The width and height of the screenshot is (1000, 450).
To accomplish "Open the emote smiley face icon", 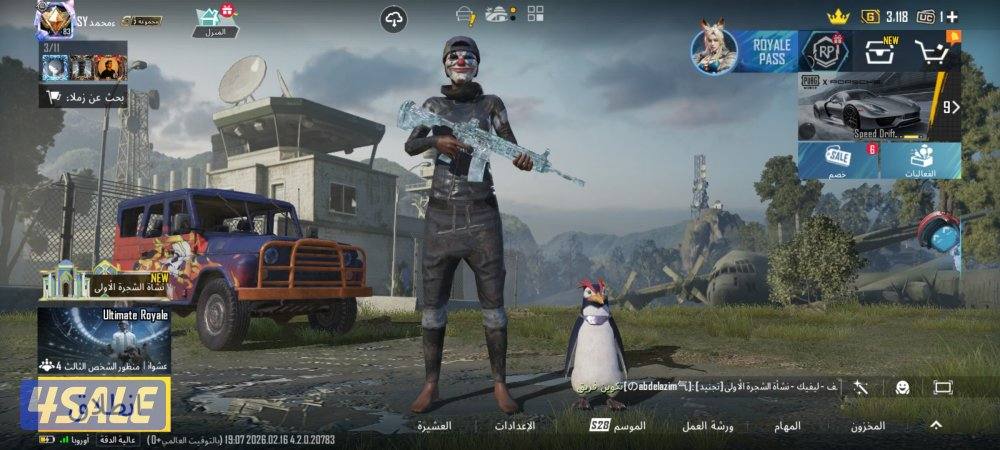I will 902,387.
